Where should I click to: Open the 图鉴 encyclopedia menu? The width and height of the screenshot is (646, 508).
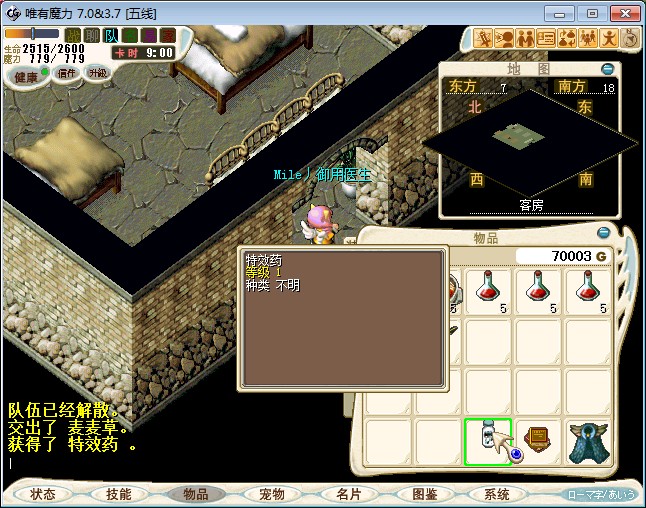424,494
